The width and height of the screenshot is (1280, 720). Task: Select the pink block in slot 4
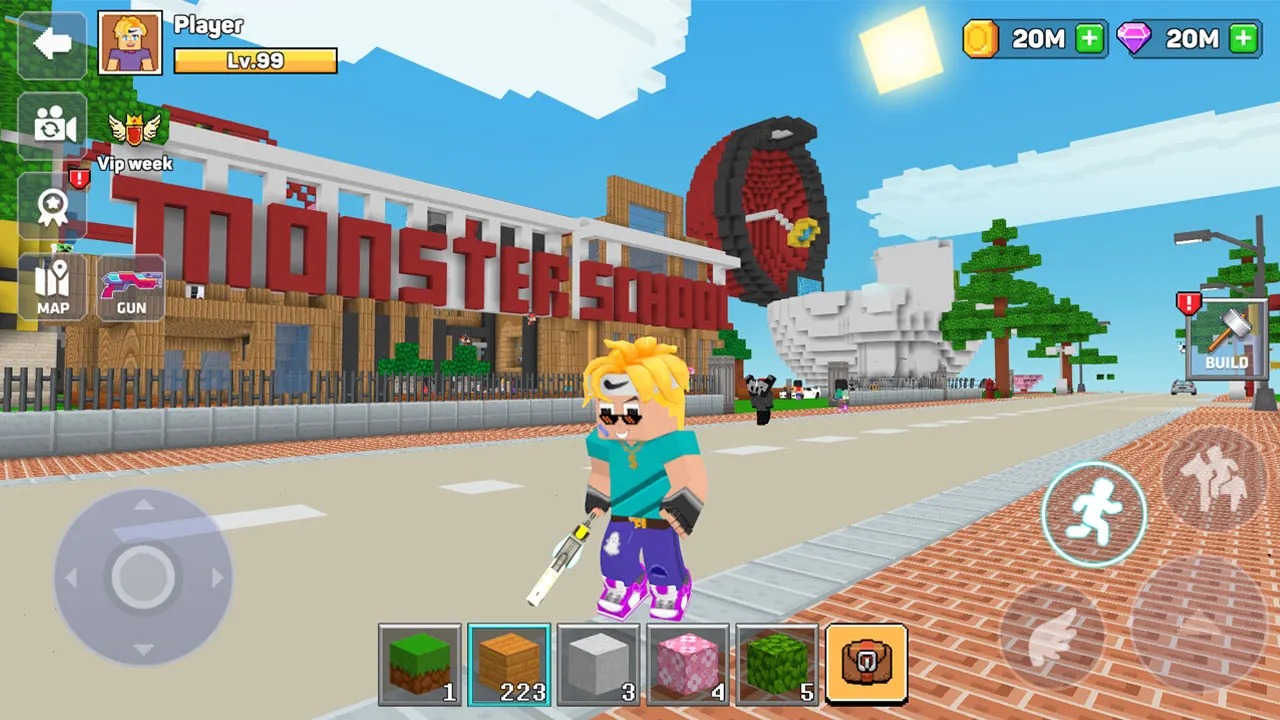[x=687, y=664]
